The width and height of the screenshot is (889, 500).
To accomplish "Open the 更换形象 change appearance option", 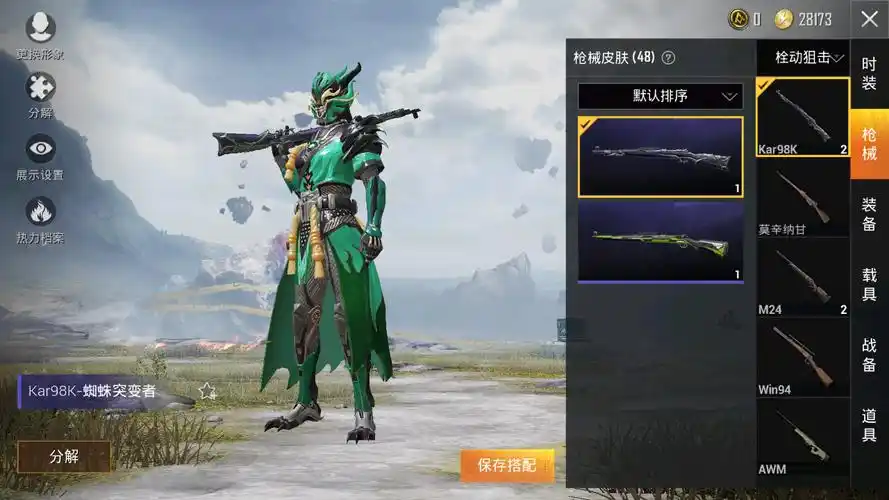I will 41,28.
